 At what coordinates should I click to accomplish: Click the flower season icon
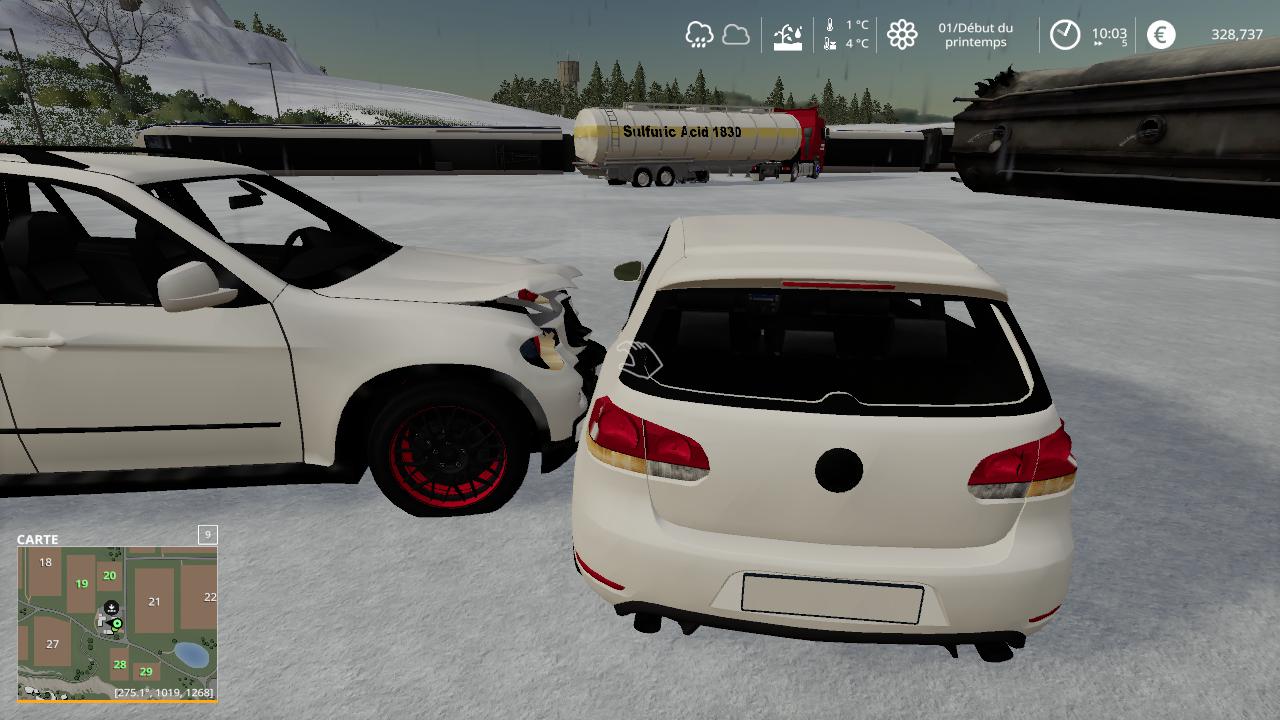coord(902,35)
